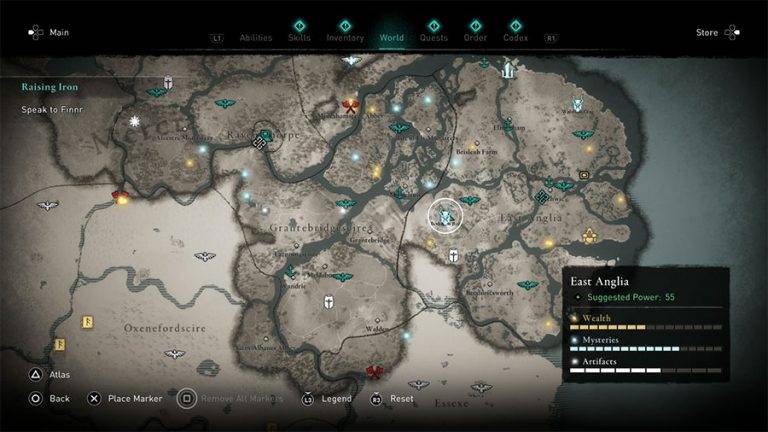Select the World tab

[392, 38]
